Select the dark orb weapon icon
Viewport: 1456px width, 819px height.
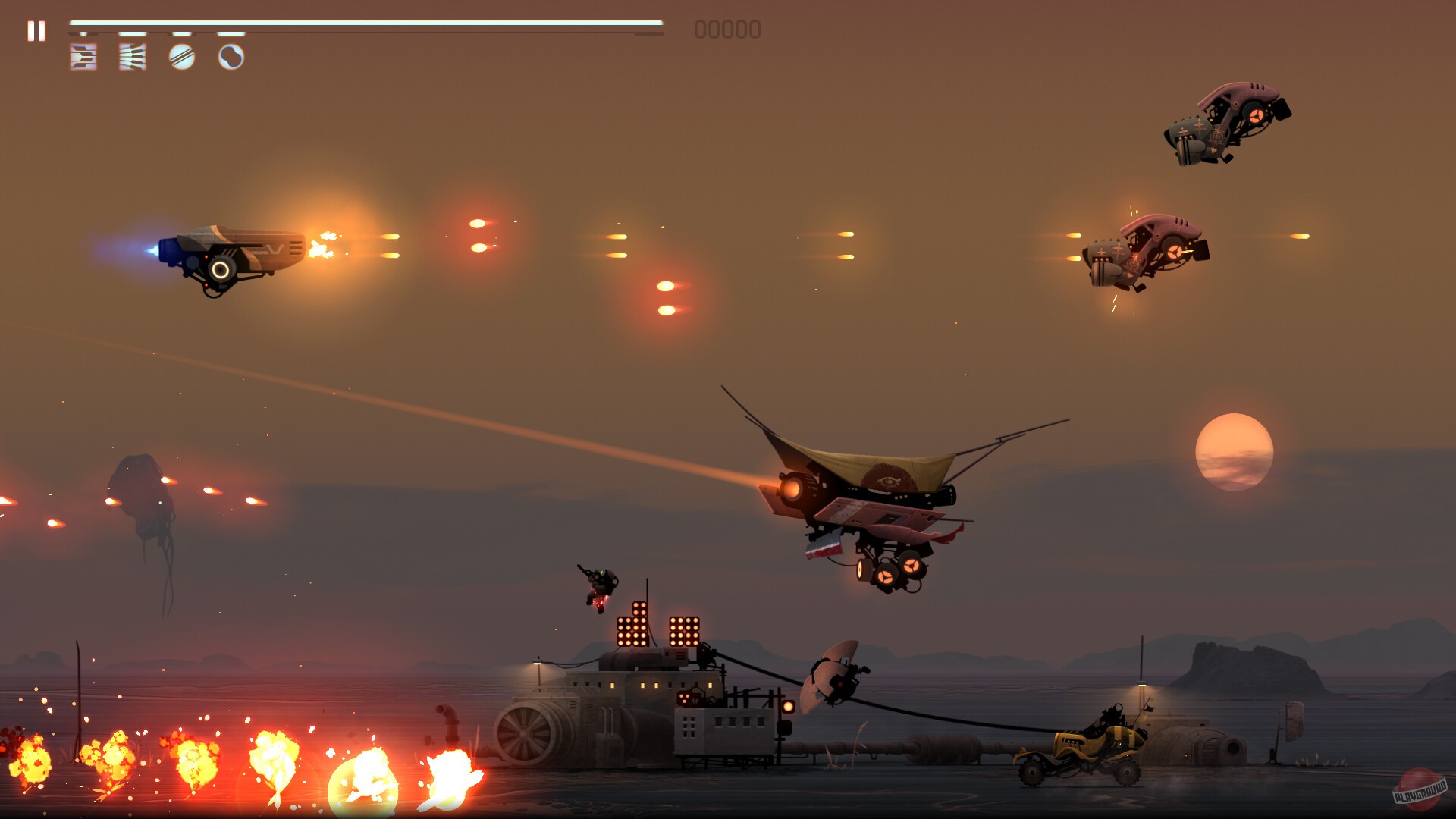pyautogui.click(x=232, y=58)
